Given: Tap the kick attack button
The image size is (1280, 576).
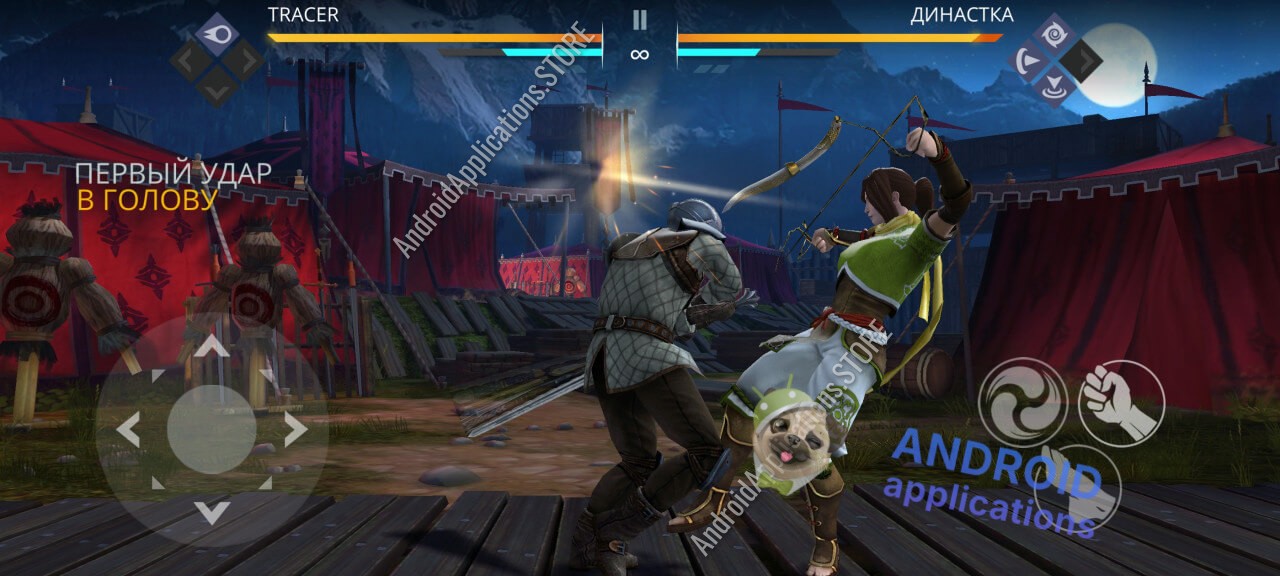Looking at the screenshot, I should tap(1078, 490).
